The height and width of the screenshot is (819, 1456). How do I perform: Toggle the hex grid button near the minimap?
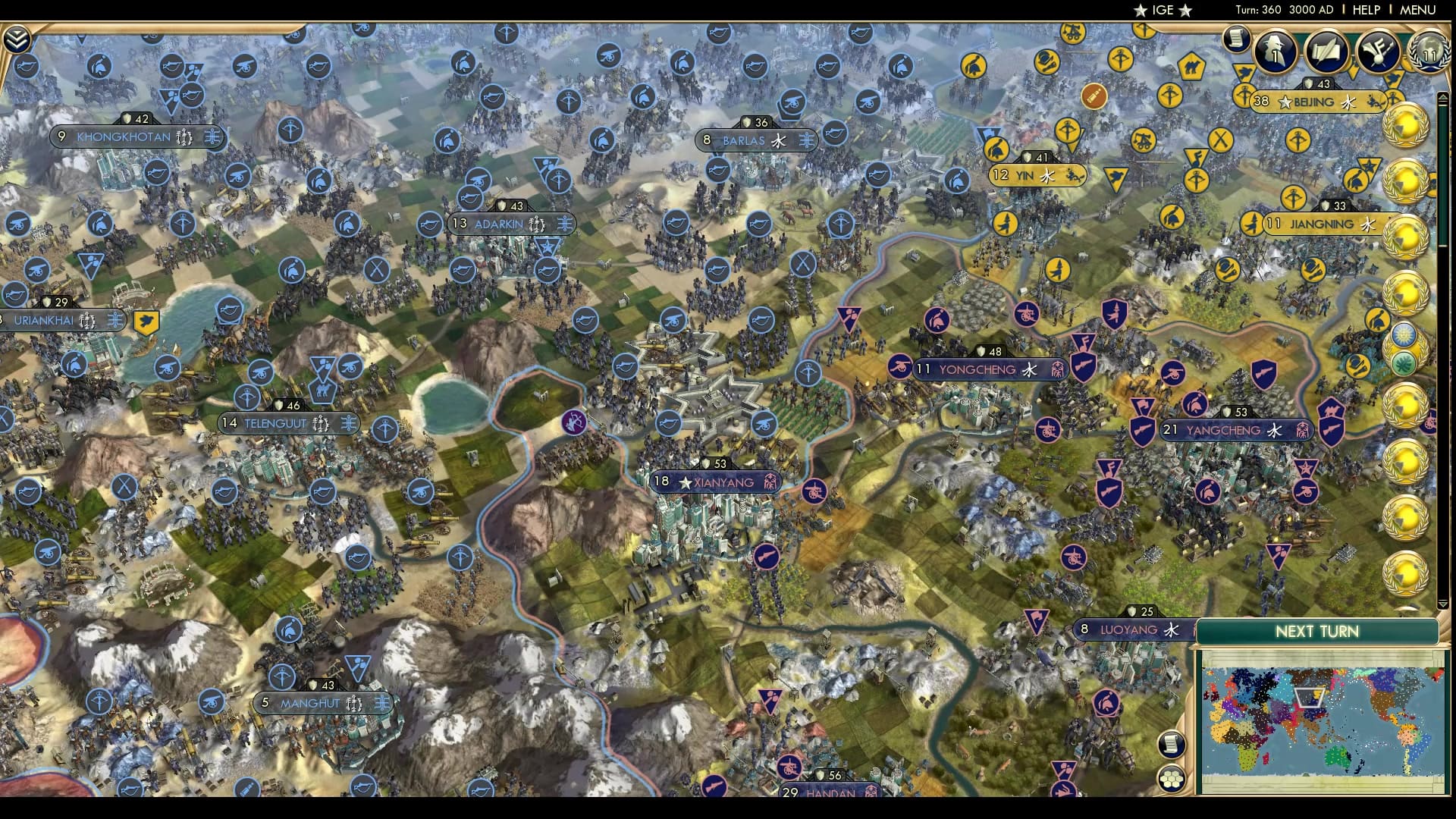pos(1172,778)
